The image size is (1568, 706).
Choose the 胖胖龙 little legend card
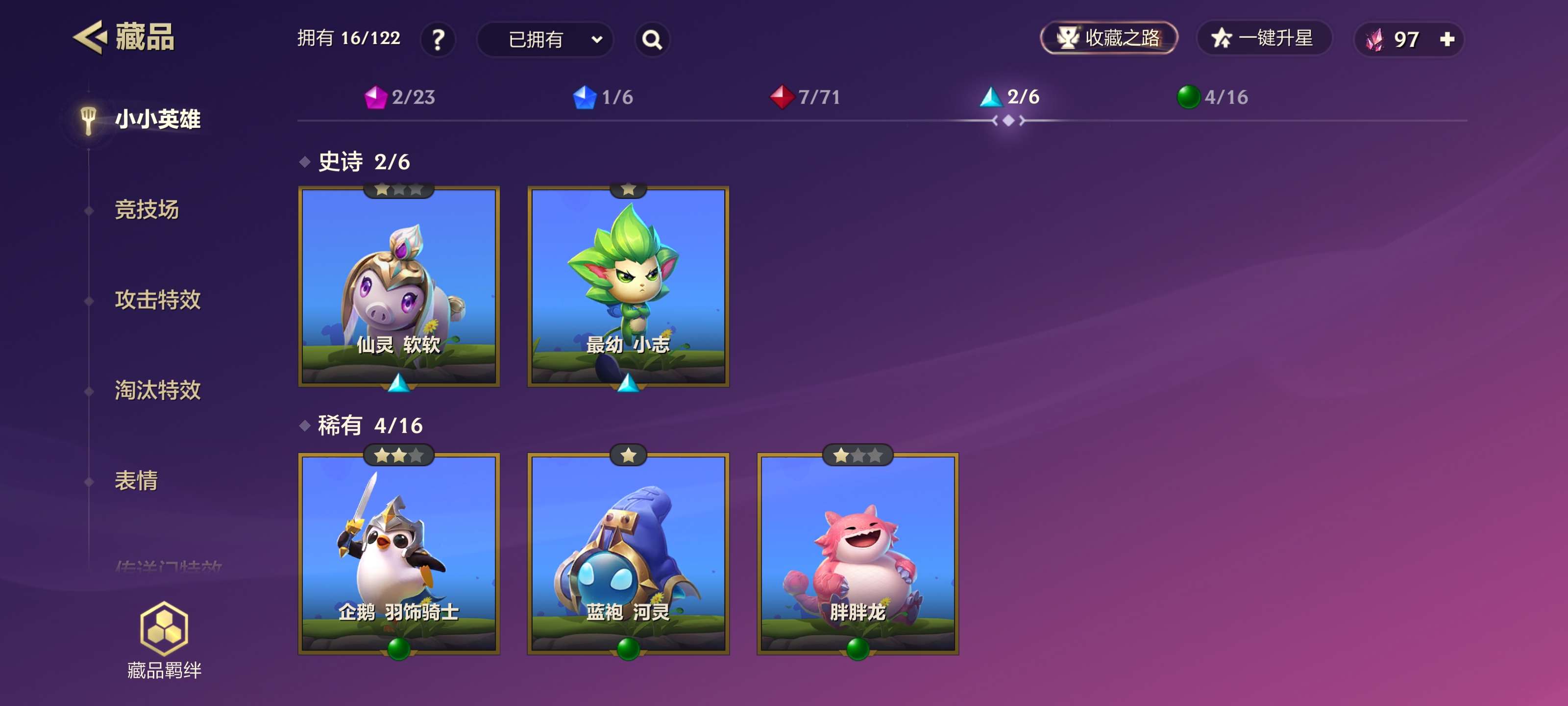point(857,553)
